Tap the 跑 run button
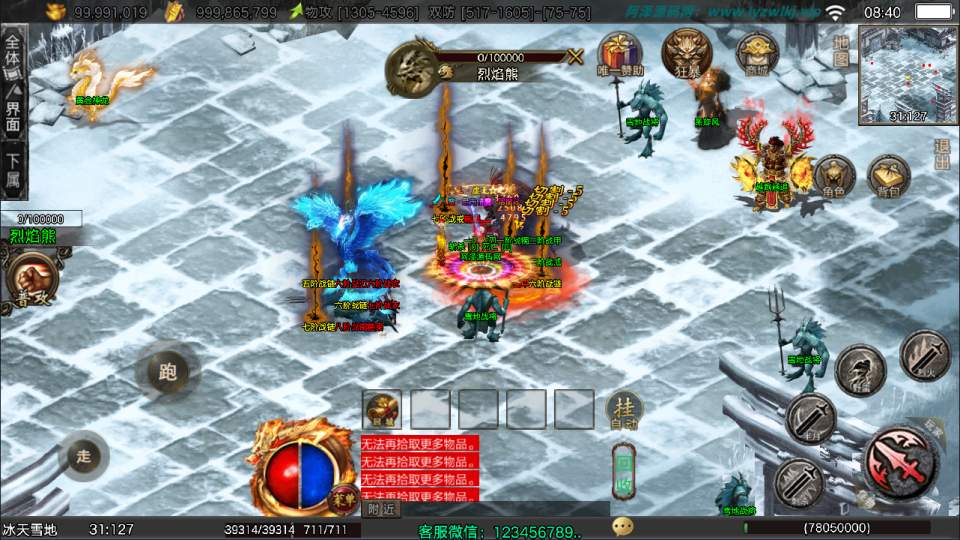The image size is (960, 540). [x=167, y=372]
